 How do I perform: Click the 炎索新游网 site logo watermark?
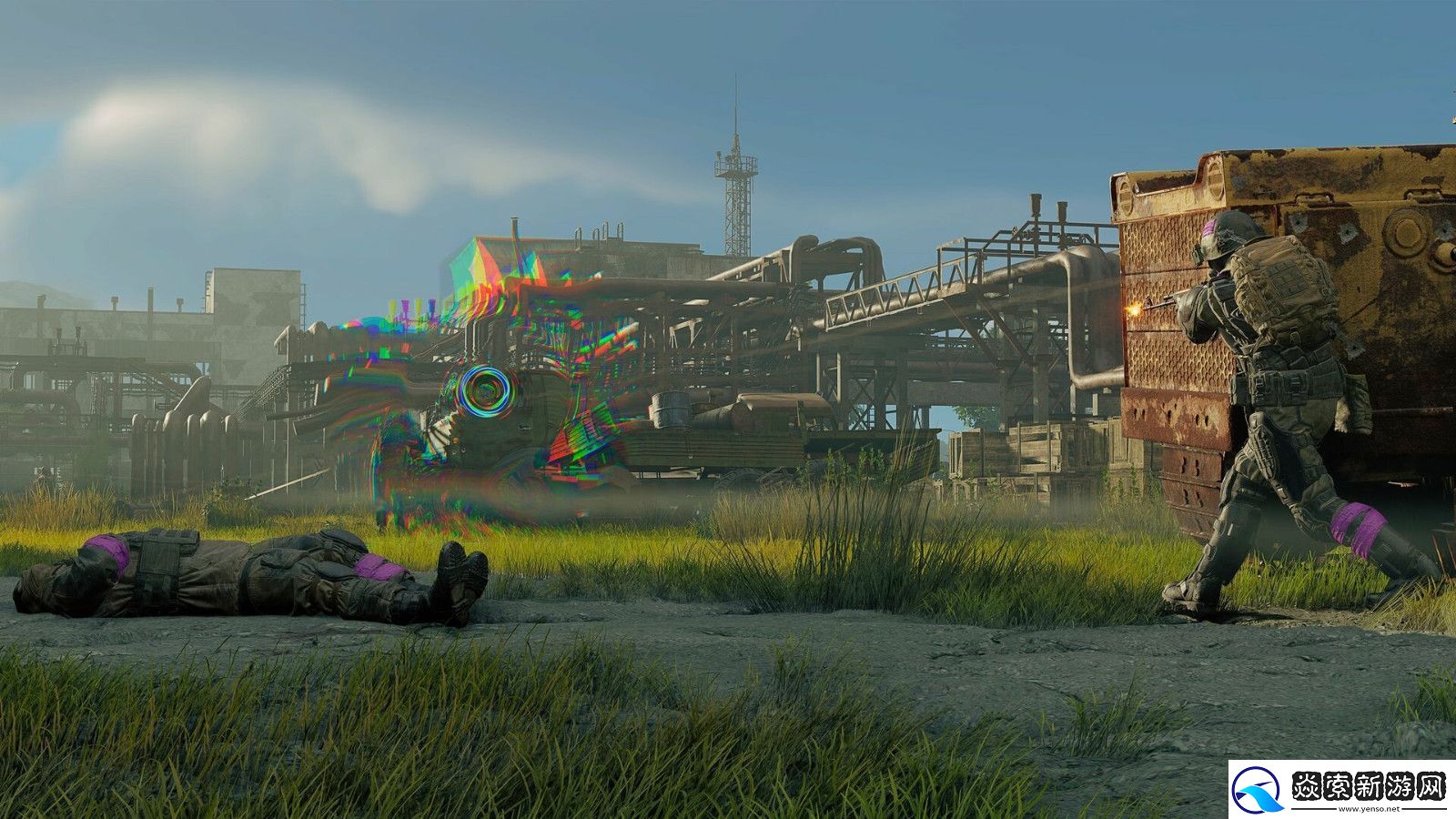click(x=1341, y=788)
